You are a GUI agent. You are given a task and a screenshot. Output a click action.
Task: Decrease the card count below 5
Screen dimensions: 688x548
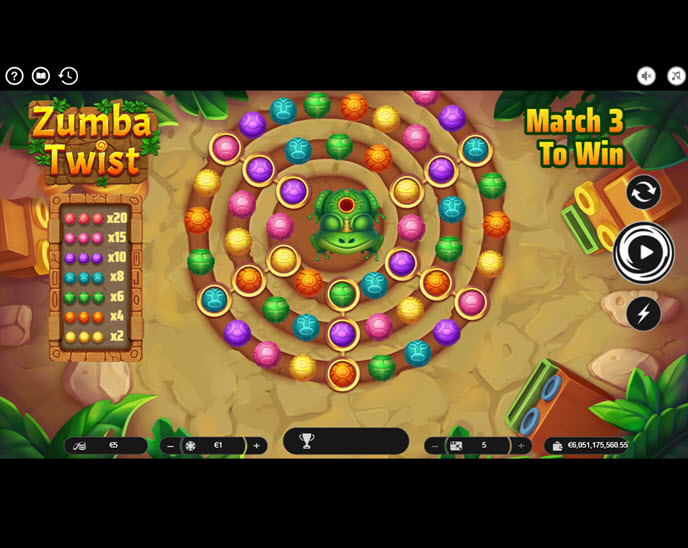click(434, 446)
